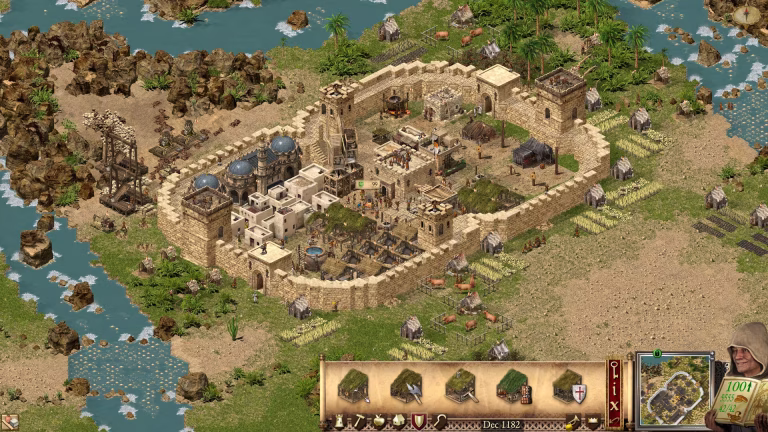Select the shield weapons buildings tab
The image size is (768, 432).
point(416,421)
